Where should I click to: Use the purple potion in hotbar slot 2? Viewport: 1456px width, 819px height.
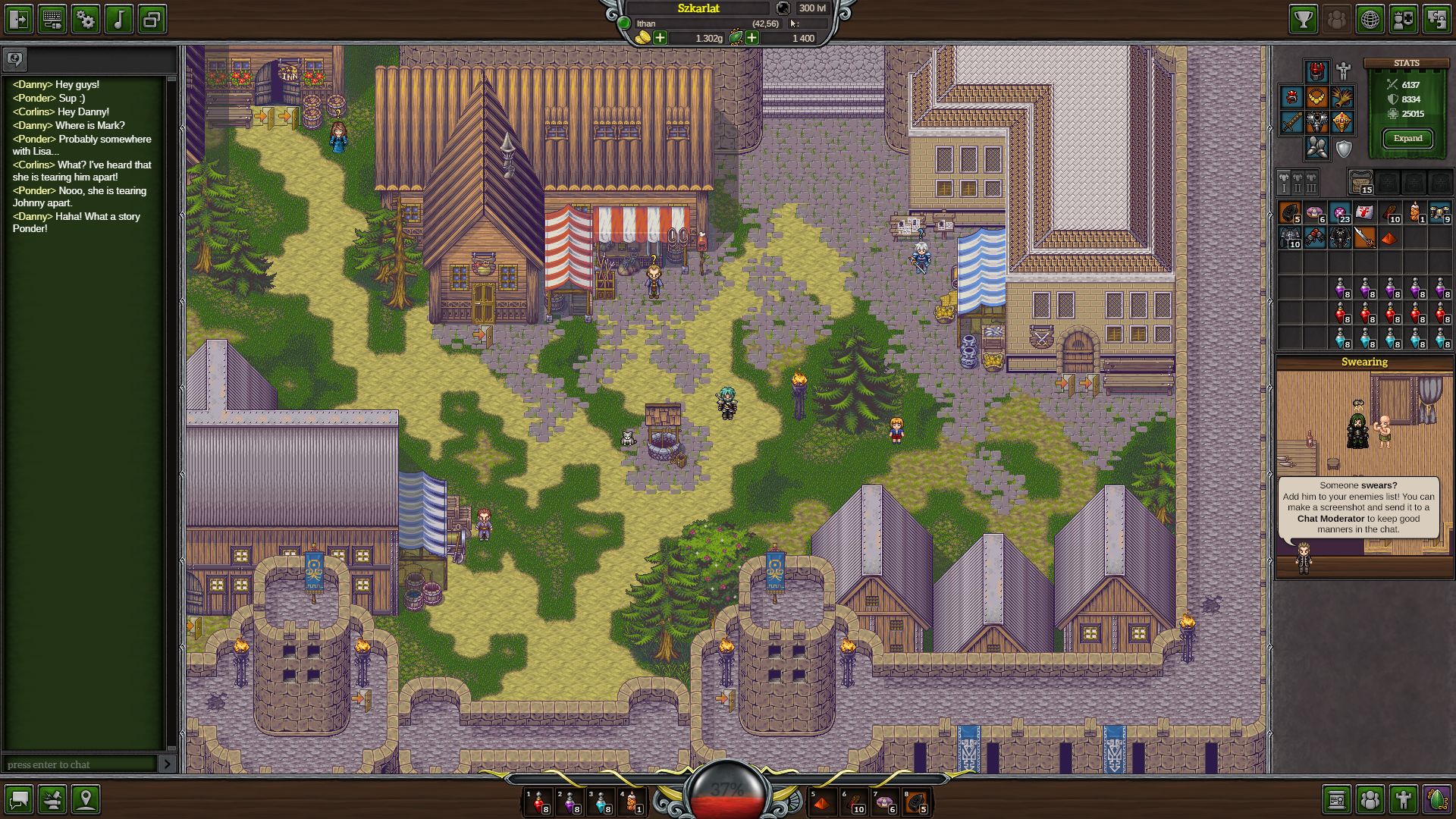[x=570, y=802]
